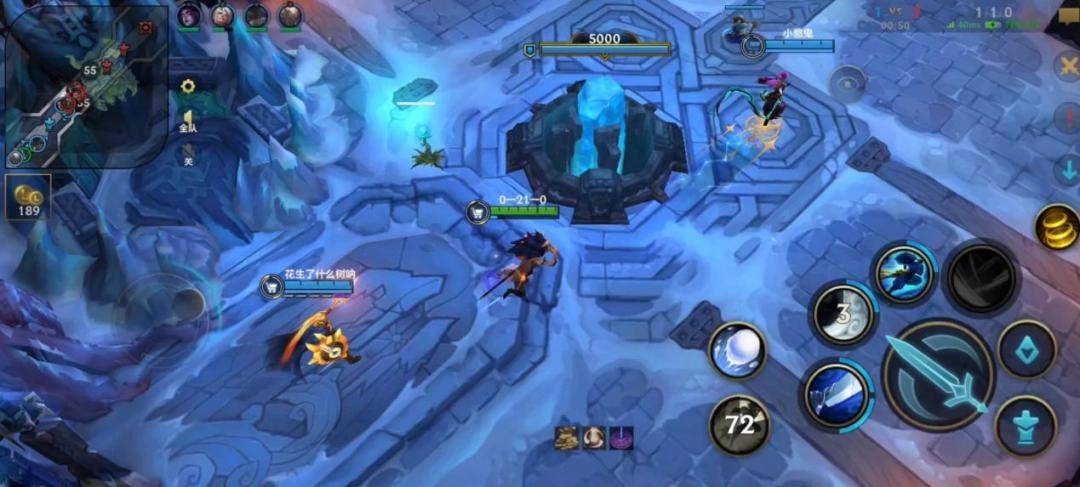Use the blue blade slash ability
Screen dimensions: 1080x487
tap(836, 394)
